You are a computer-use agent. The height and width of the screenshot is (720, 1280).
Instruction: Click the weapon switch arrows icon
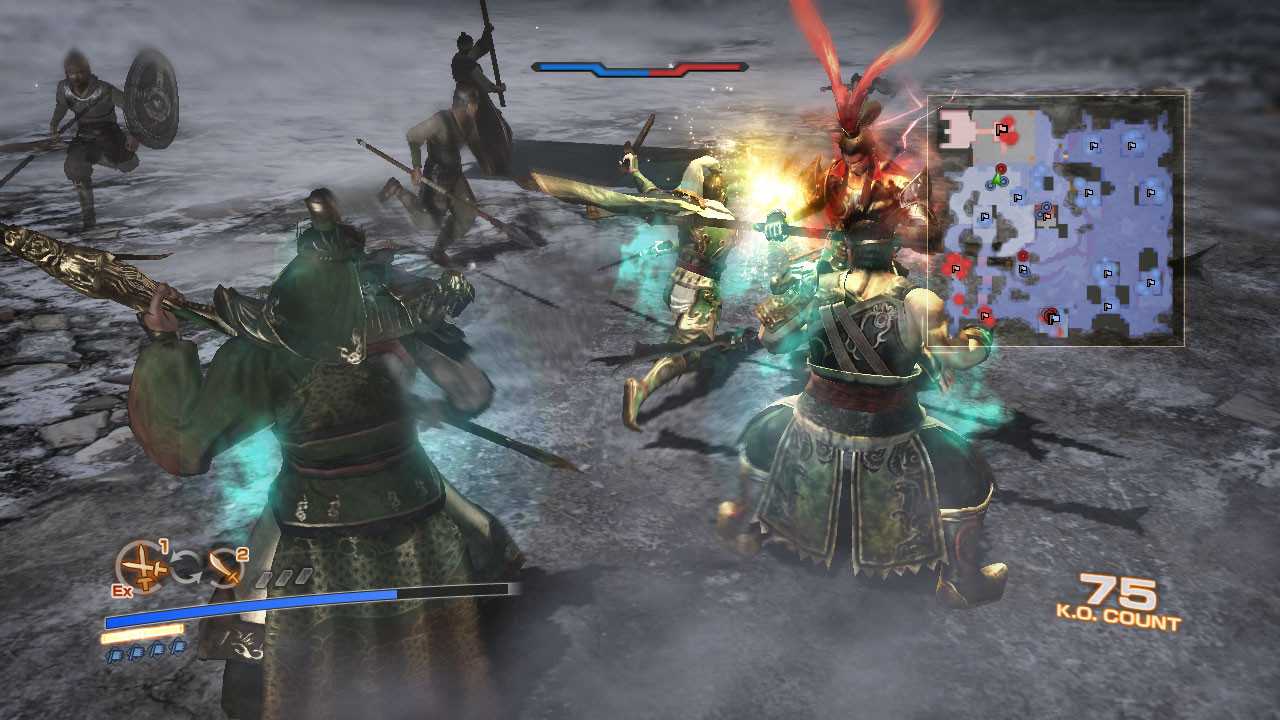pos(185,568)
